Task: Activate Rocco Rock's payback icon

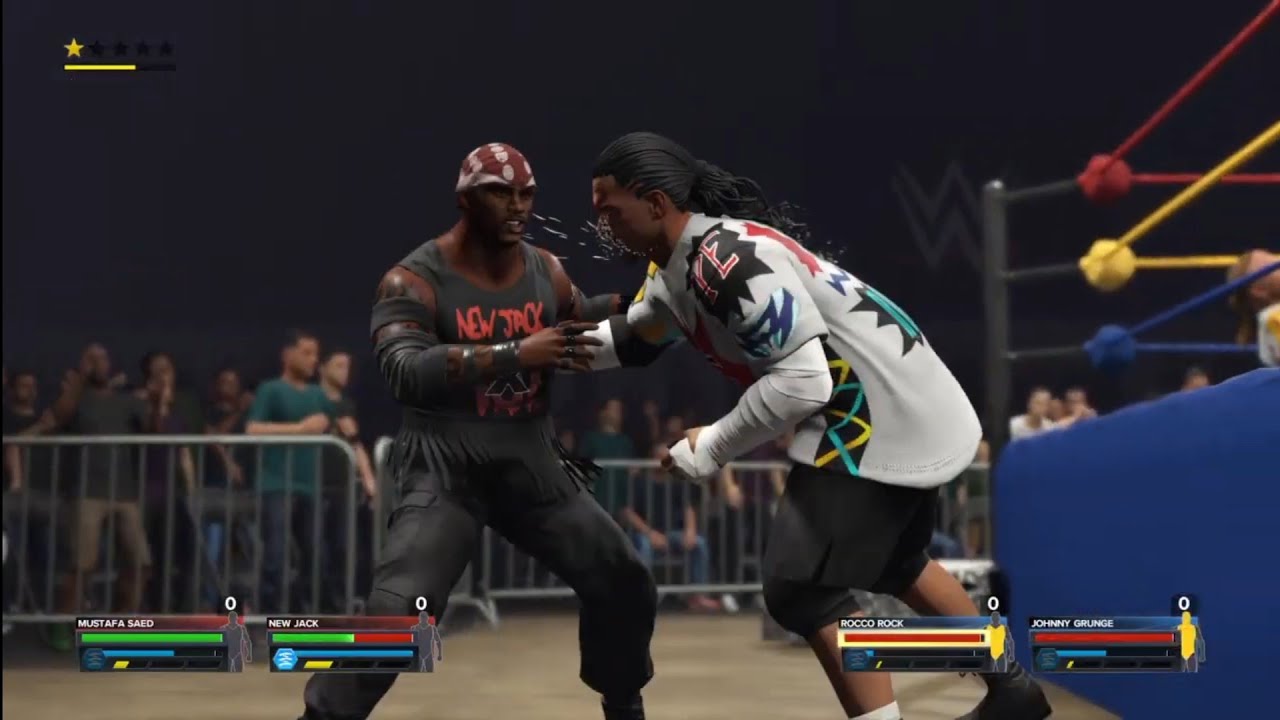Action: click(855, 658)
